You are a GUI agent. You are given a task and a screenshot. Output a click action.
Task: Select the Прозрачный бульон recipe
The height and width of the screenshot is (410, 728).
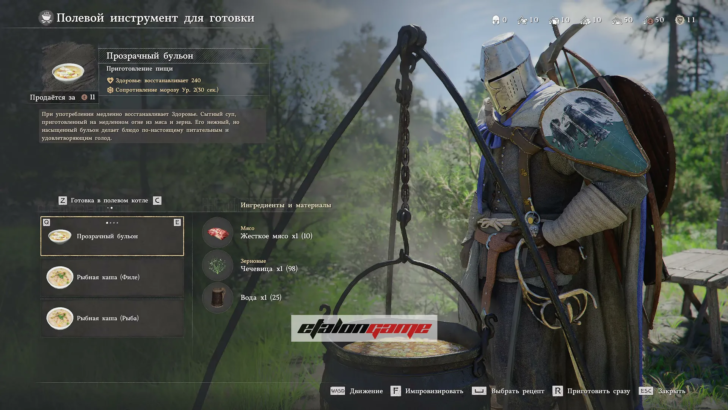pyautogui.click(x=112, y=236)
